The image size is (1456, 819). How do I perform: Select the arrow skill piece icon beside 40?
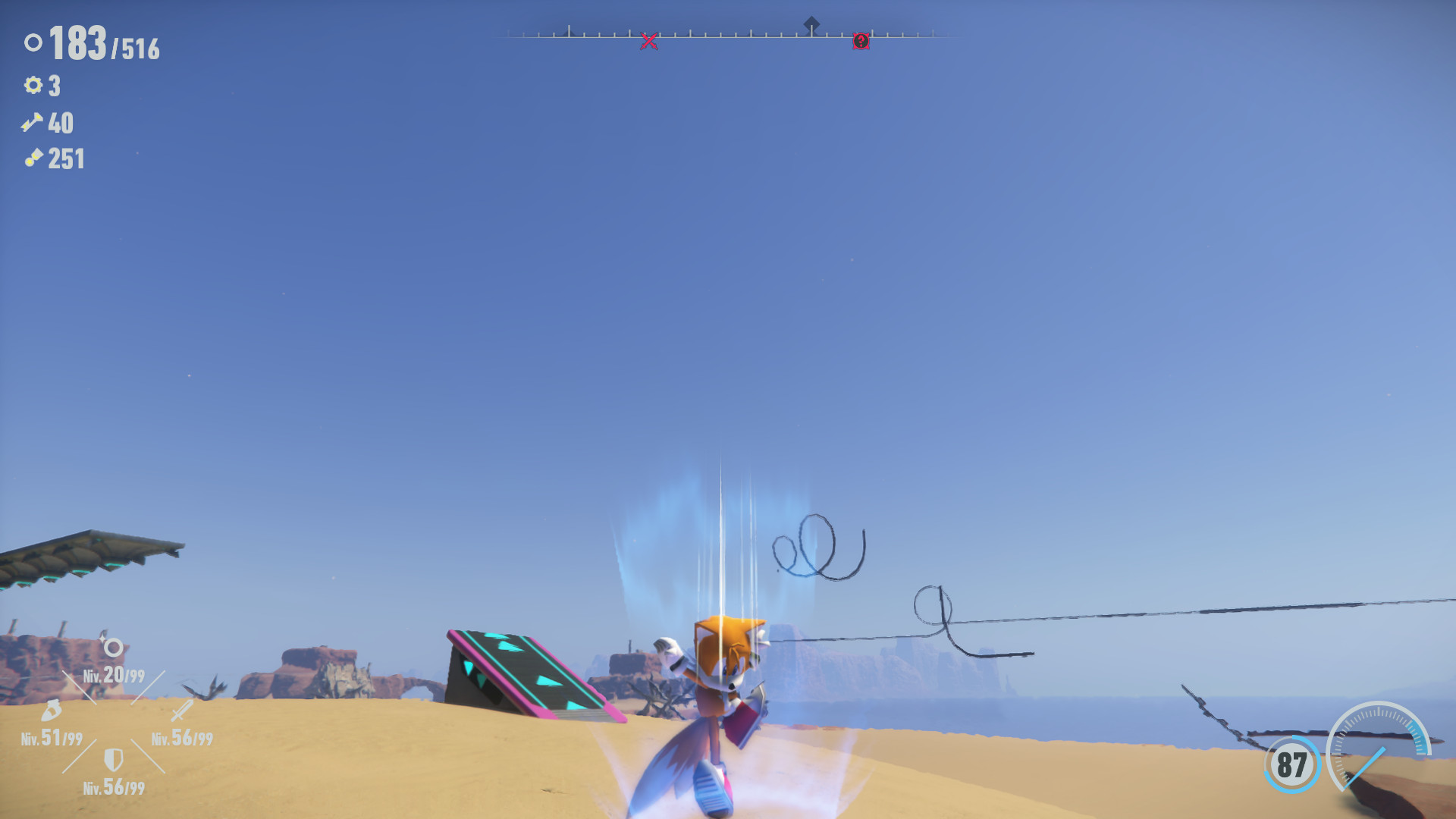(x=32, y=123)
